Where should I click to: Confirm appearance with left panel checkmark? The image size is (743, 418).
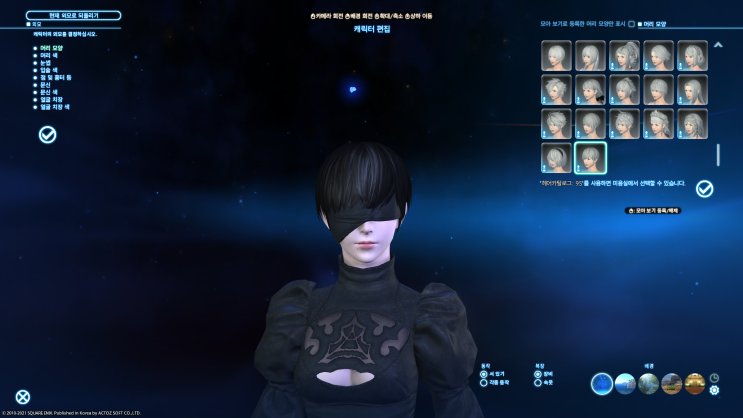[47, 134]
